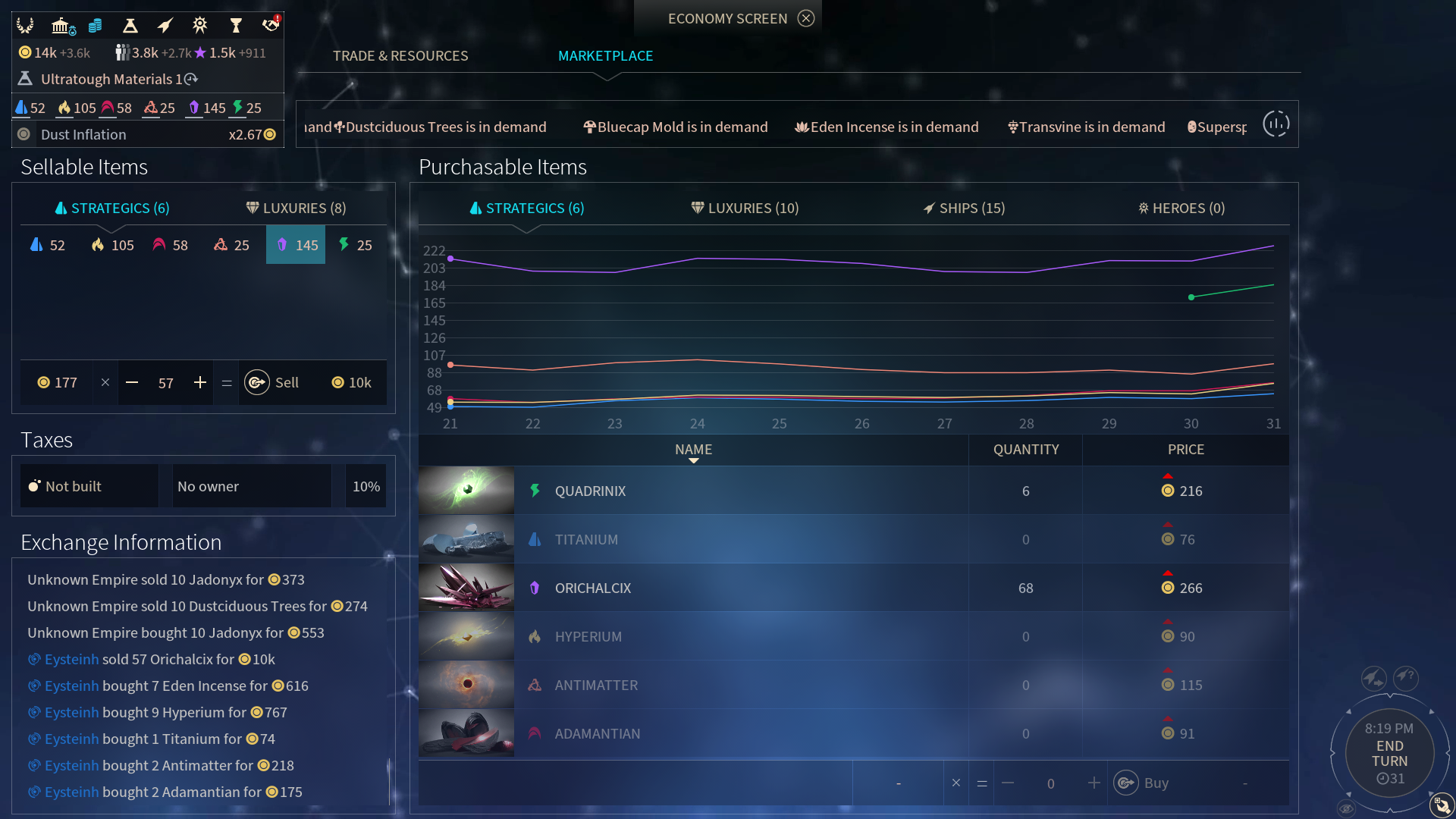Screen dimensions: 1456x819
Task: Open the Luxuries sellable items tab
Action: pyautogui.click(x=296, y=208)
